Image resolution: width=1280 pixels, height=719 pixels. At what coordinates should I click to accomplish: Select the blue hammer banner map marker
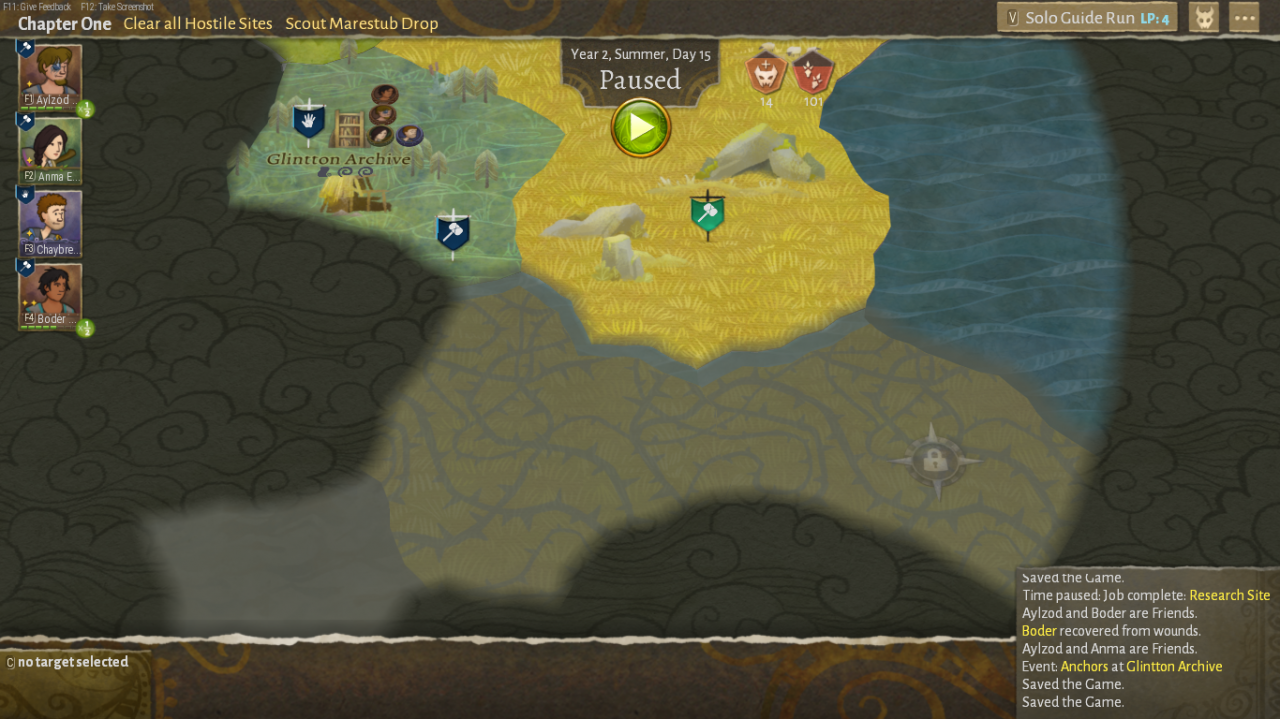[x=453, y=233]
